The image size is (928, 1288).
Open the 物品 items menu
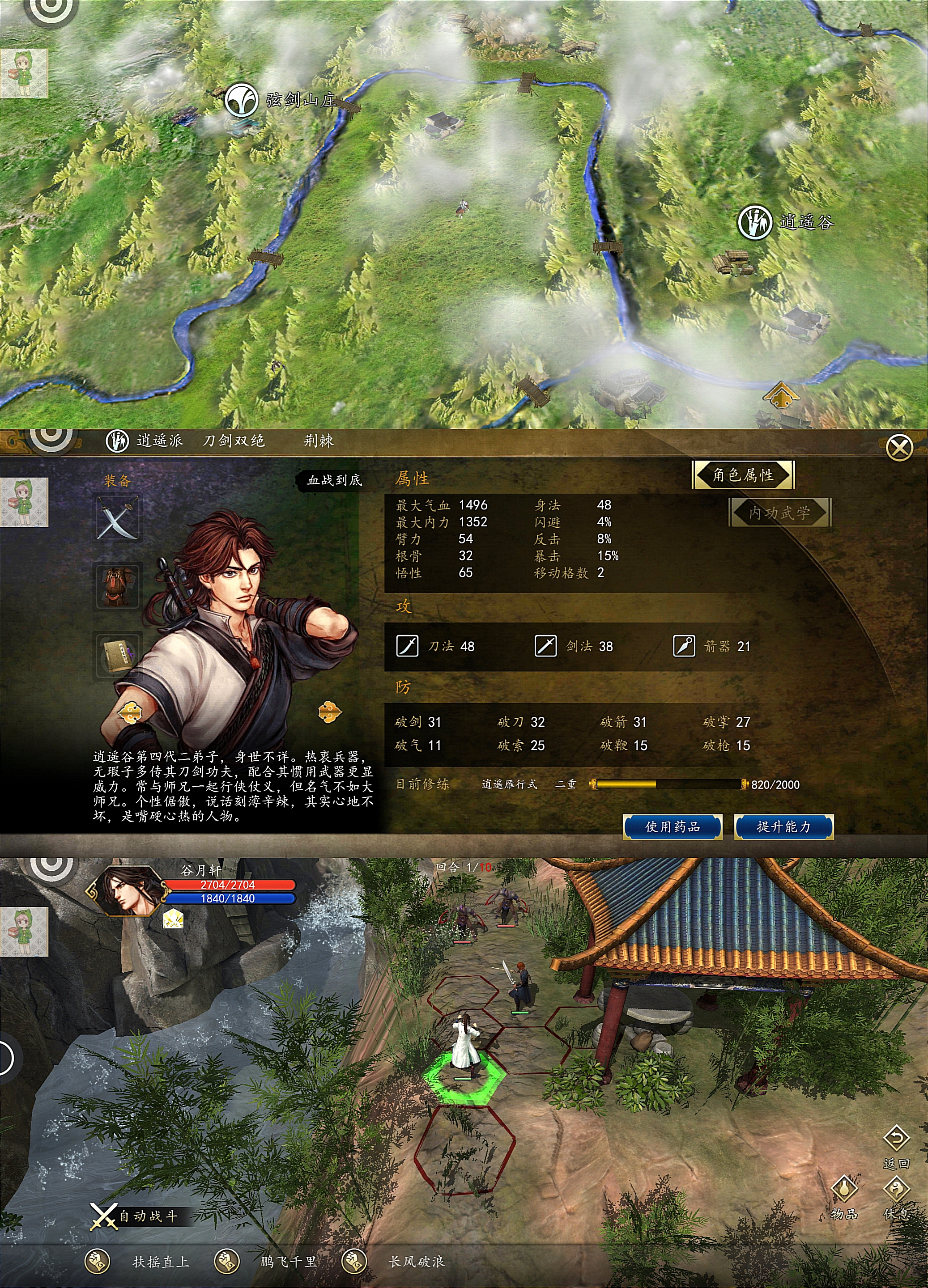coord(844,1189)
